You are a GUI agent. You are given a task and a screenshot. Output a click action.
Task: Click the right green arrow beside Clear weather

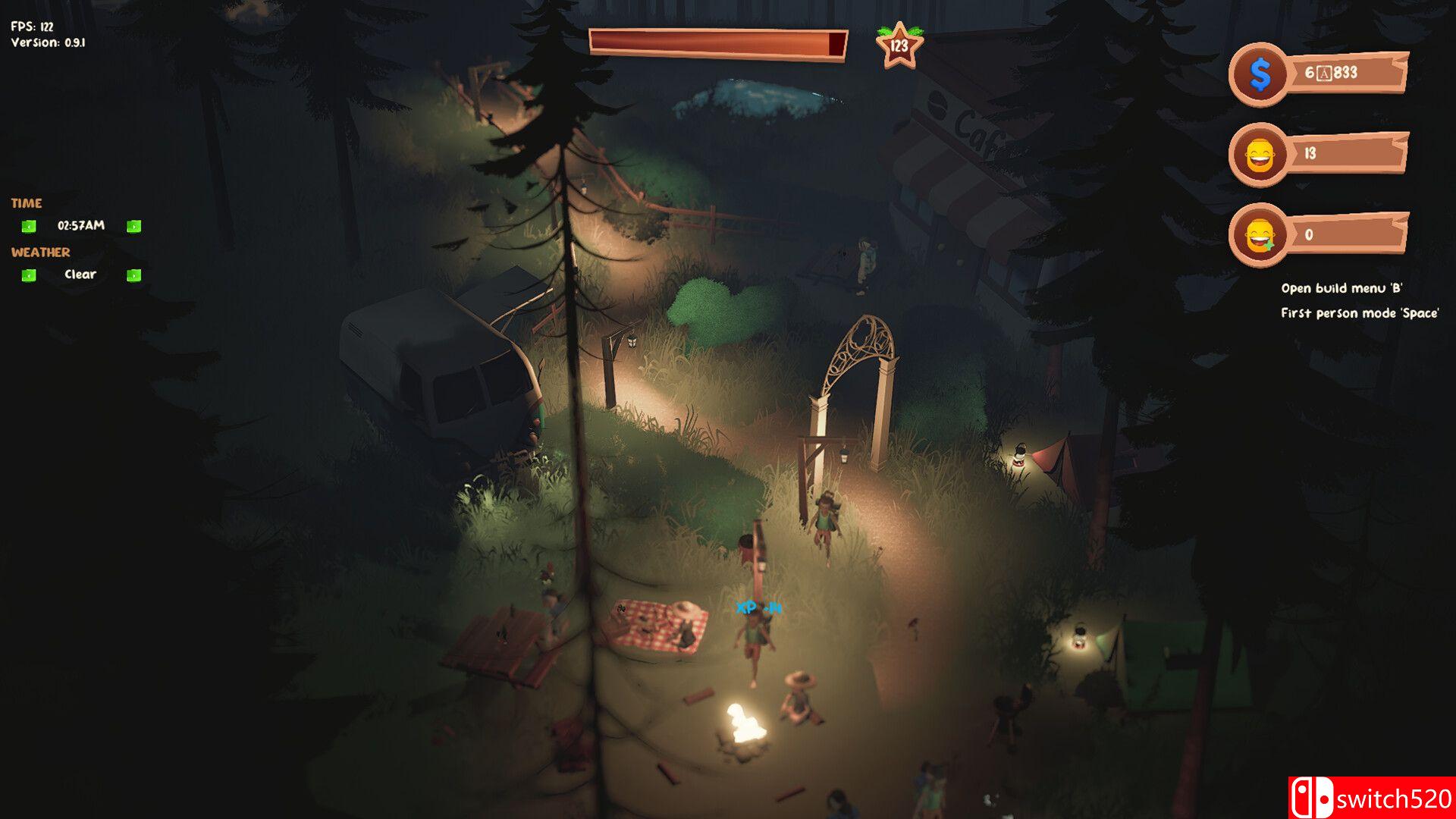pos(133,275)
